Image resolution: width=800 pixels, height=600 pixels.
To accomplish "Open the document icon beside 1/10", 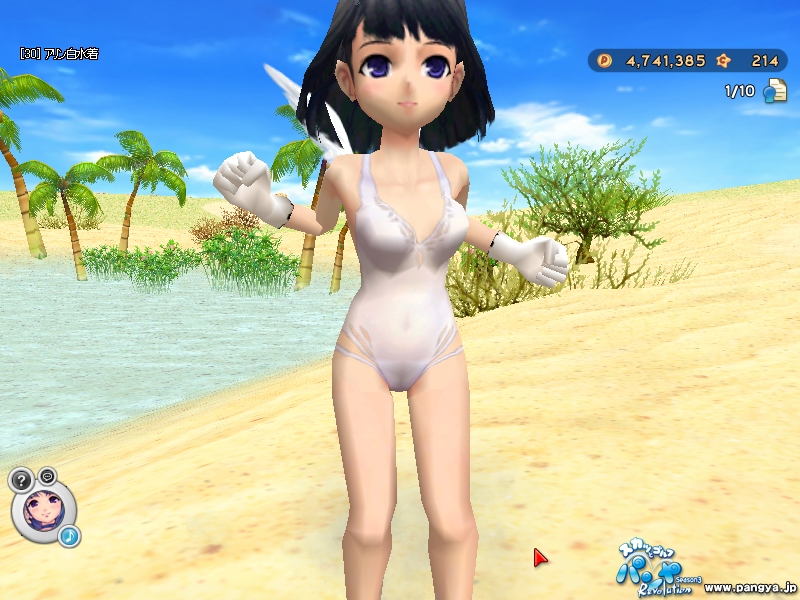I will coord(775,92).
